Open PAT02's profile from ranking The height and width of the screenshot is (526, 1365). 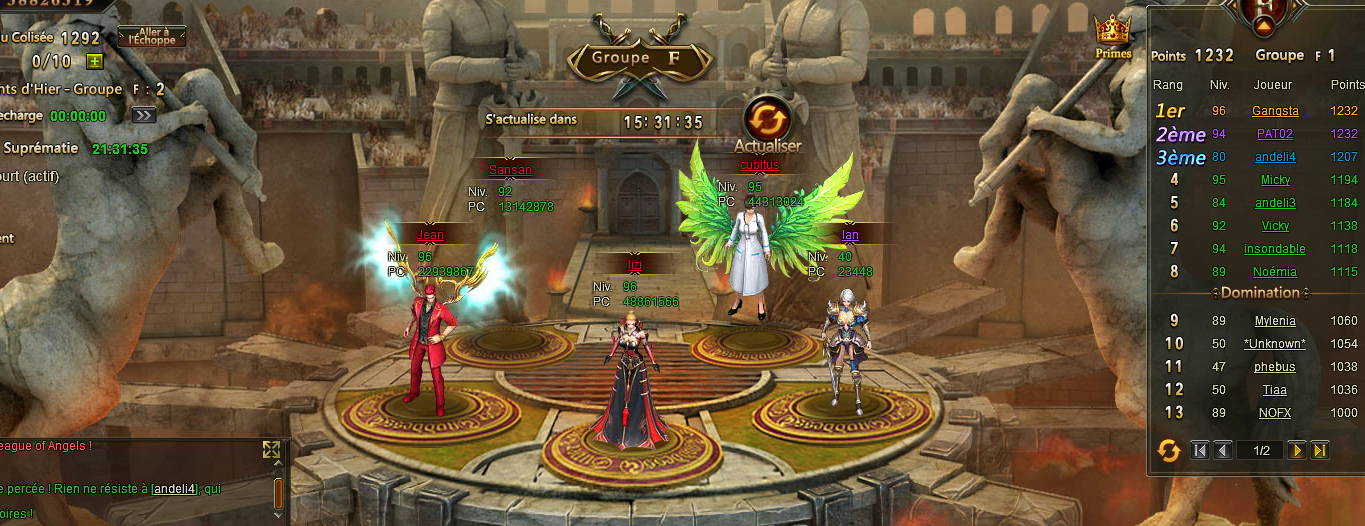pos(1275,133)
